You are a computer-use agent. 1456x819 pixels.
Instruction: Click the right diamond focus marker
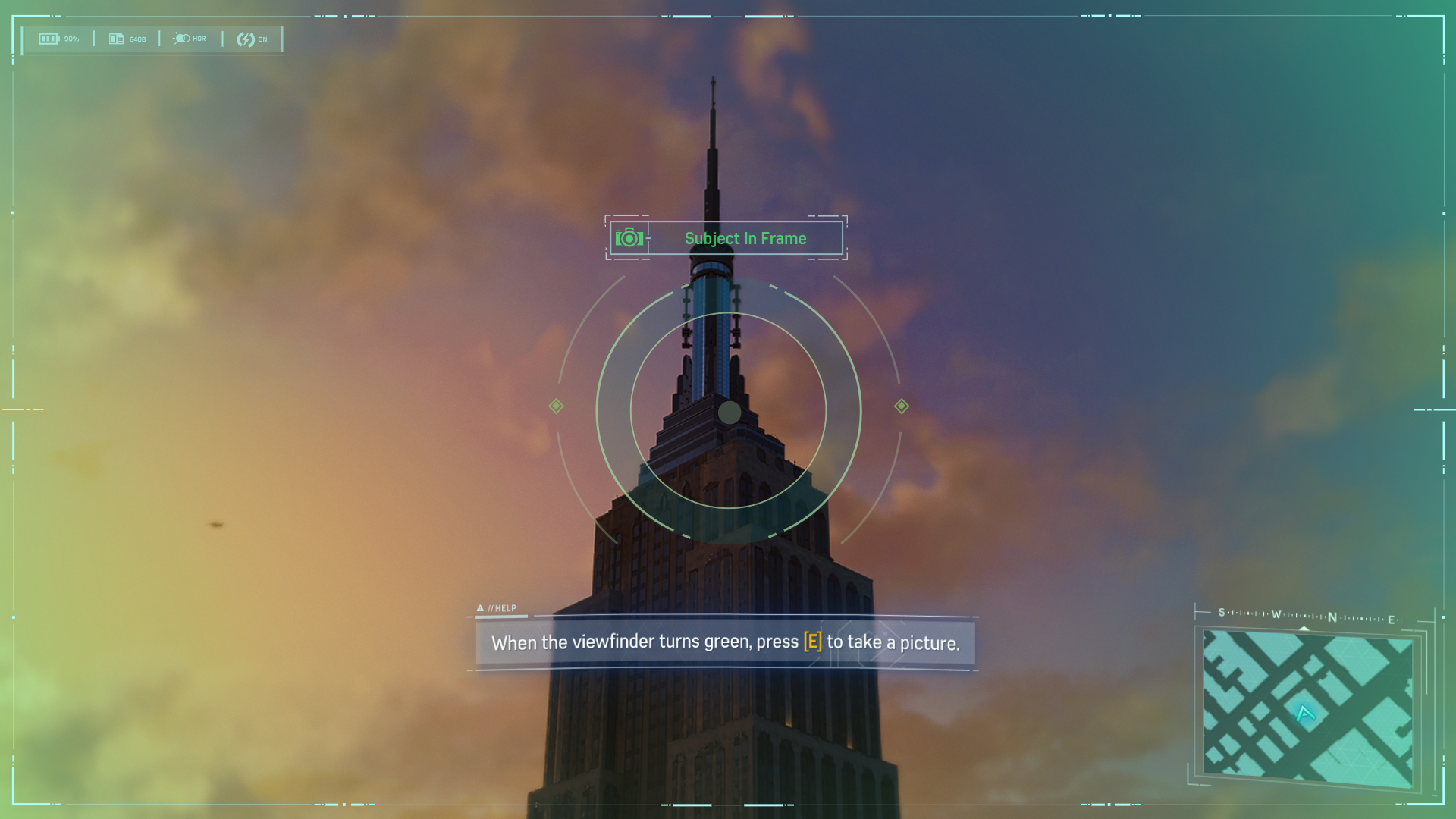pos(901,406)
